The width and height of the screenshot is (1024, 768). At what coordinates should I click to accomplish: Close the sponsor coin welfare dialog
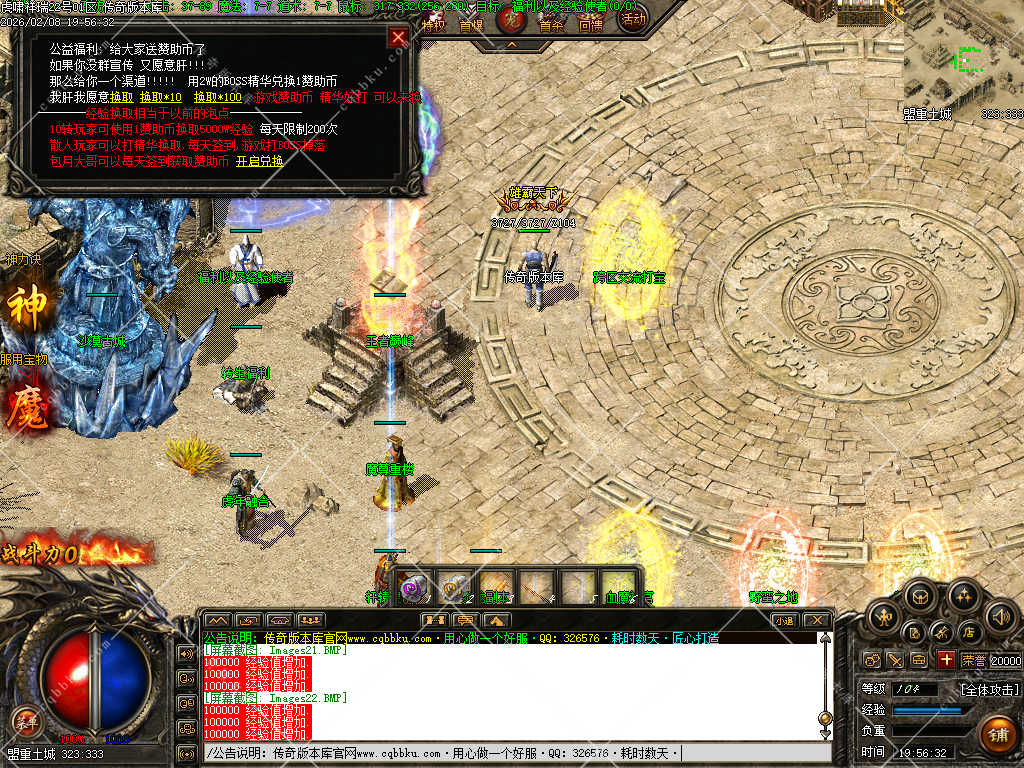point(398,37)
